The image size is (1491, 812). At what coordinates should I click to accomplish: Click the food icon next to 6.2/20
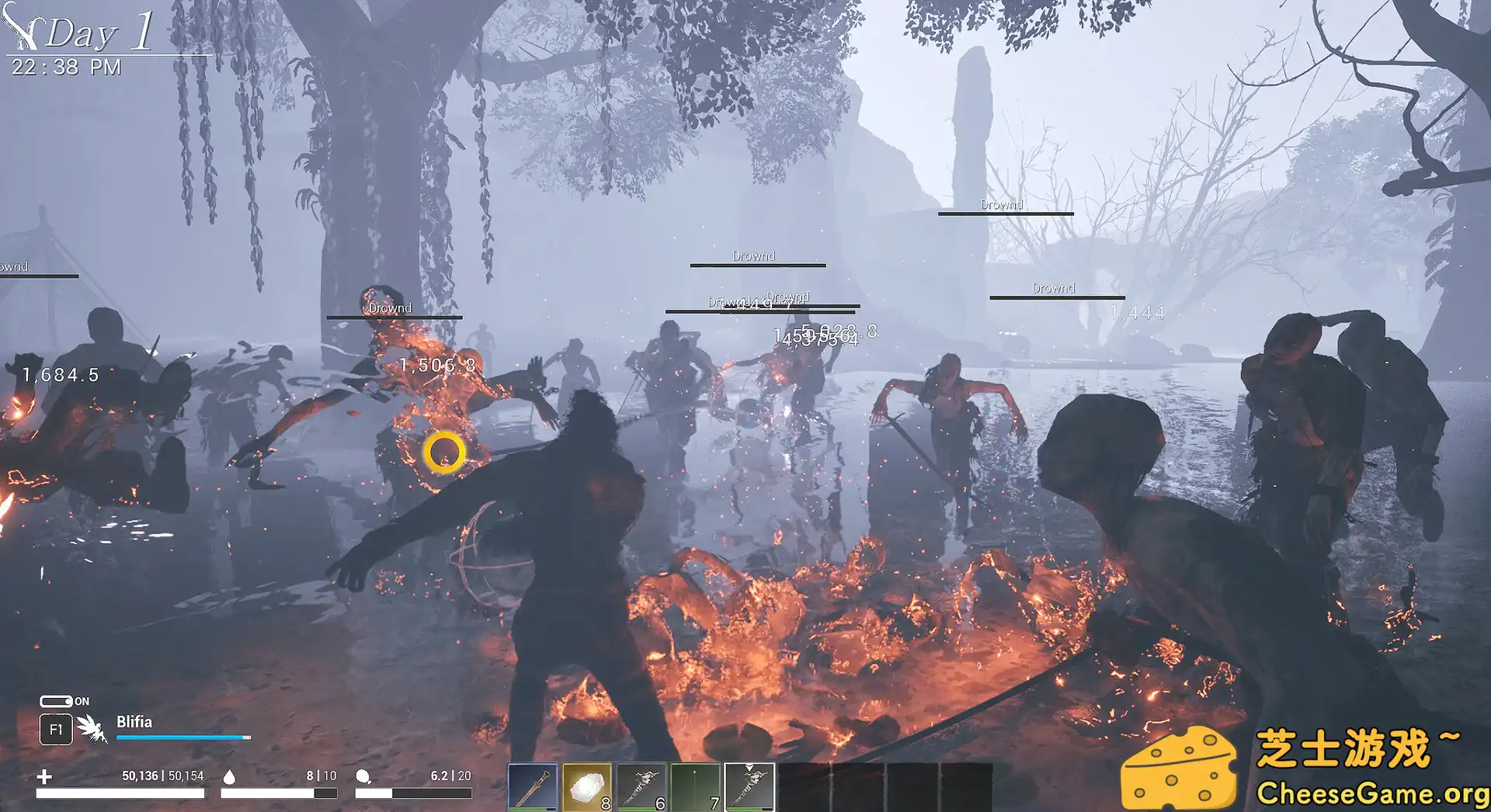coord(362,777)
